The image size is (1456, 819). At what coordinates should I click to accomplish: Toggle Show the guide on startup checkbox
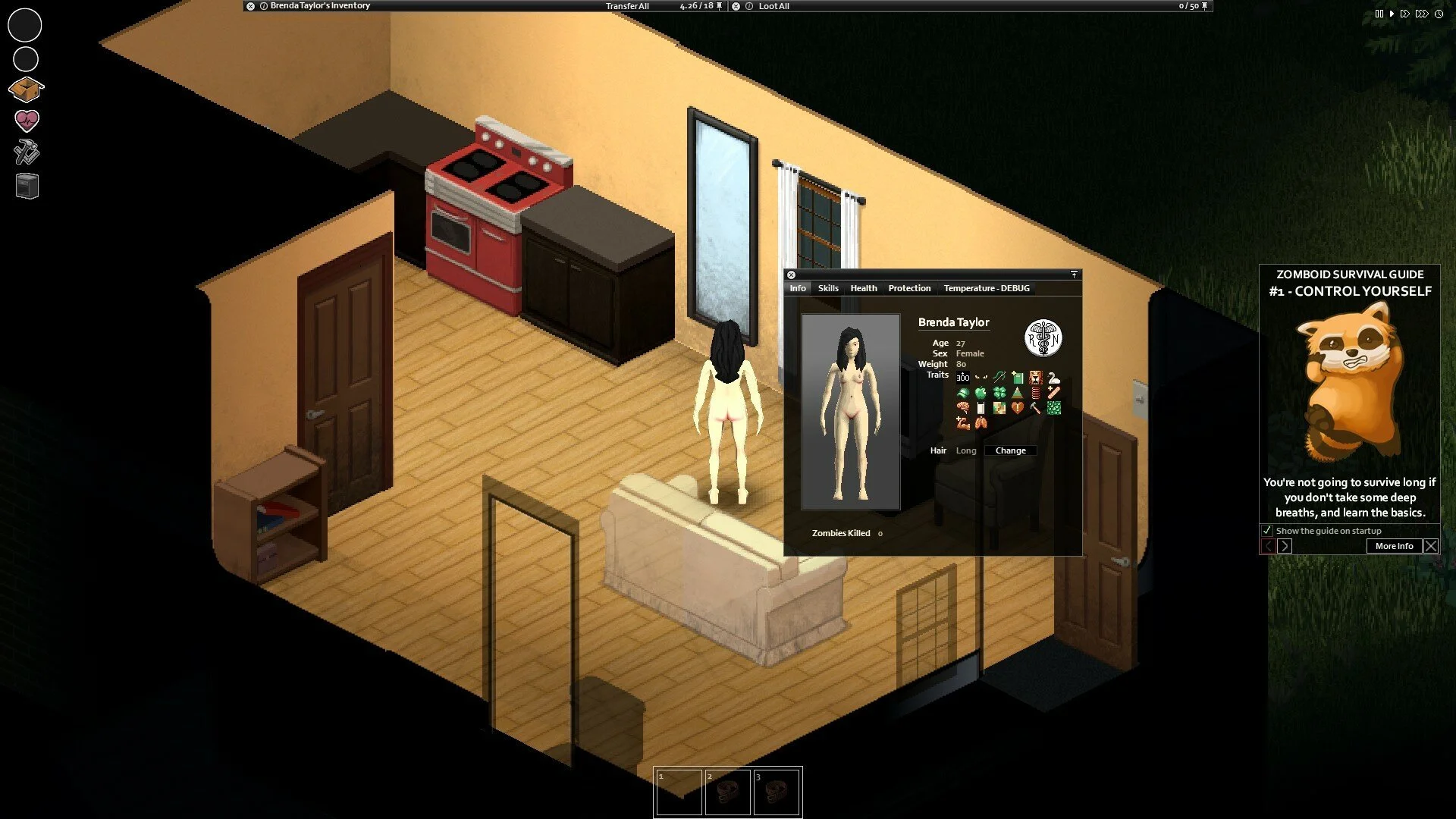click(x=1266, y=531)
